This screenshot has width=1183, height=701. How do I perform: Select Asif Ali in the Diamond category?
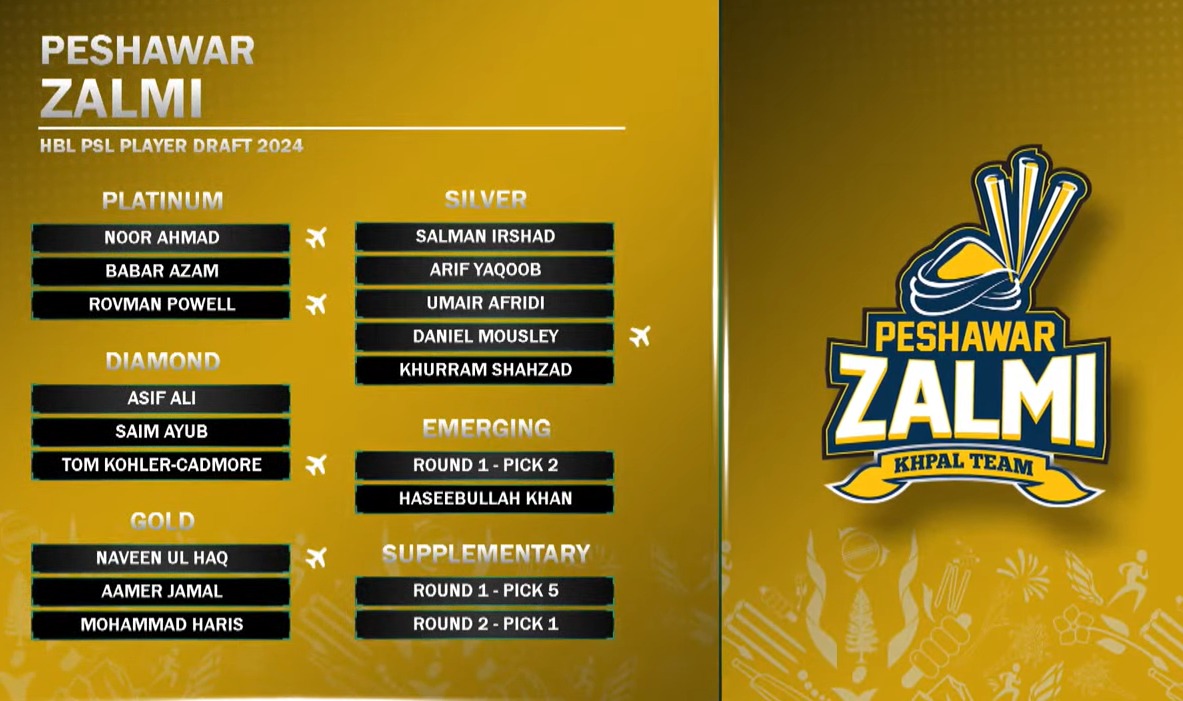click(x=161, y=398)
